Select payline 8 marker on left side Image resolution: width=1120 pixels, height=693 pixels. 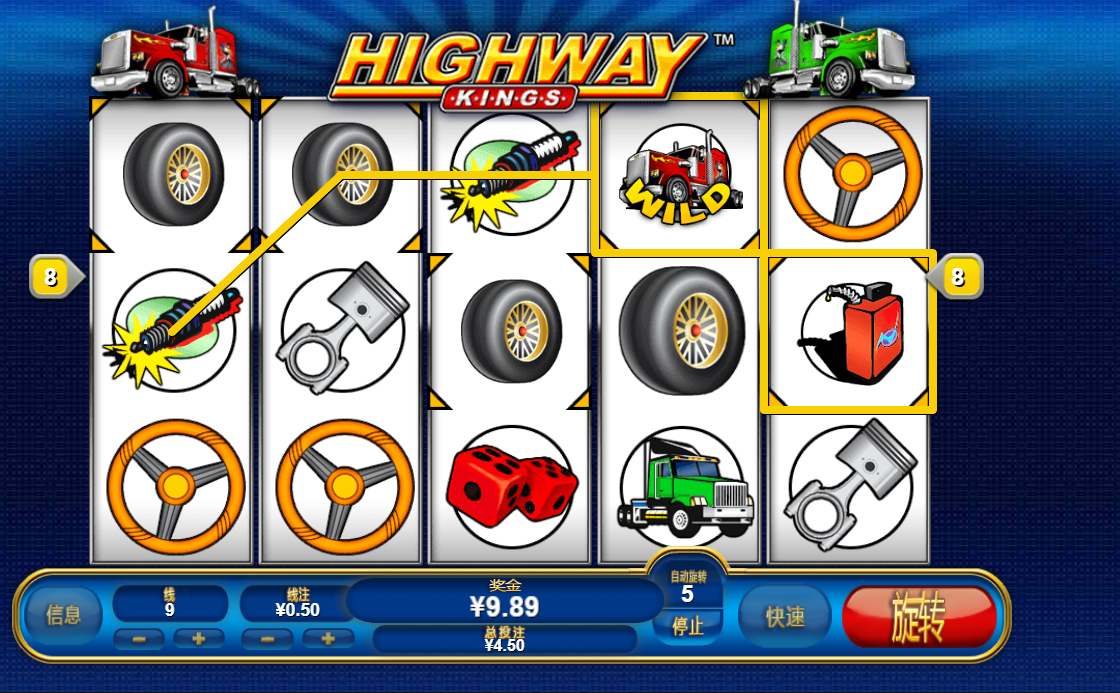[x=52, y=276]
